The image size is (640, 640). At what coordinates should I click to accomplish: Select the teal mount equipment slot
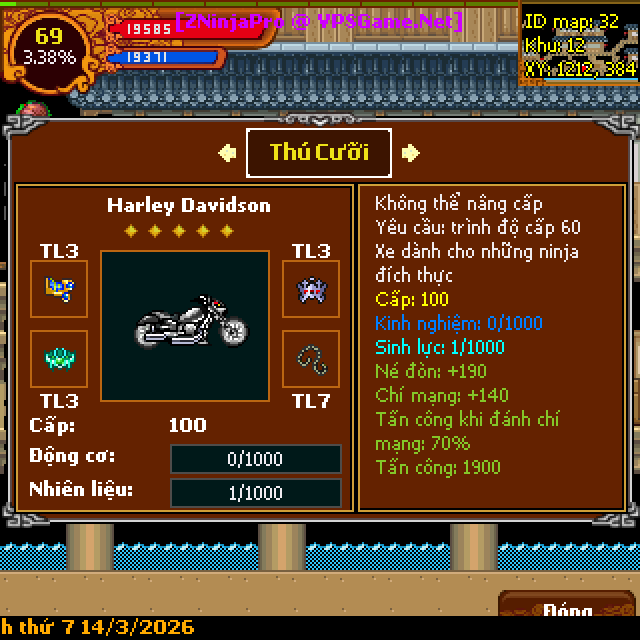pyautogui.click(x=59, y=358)
